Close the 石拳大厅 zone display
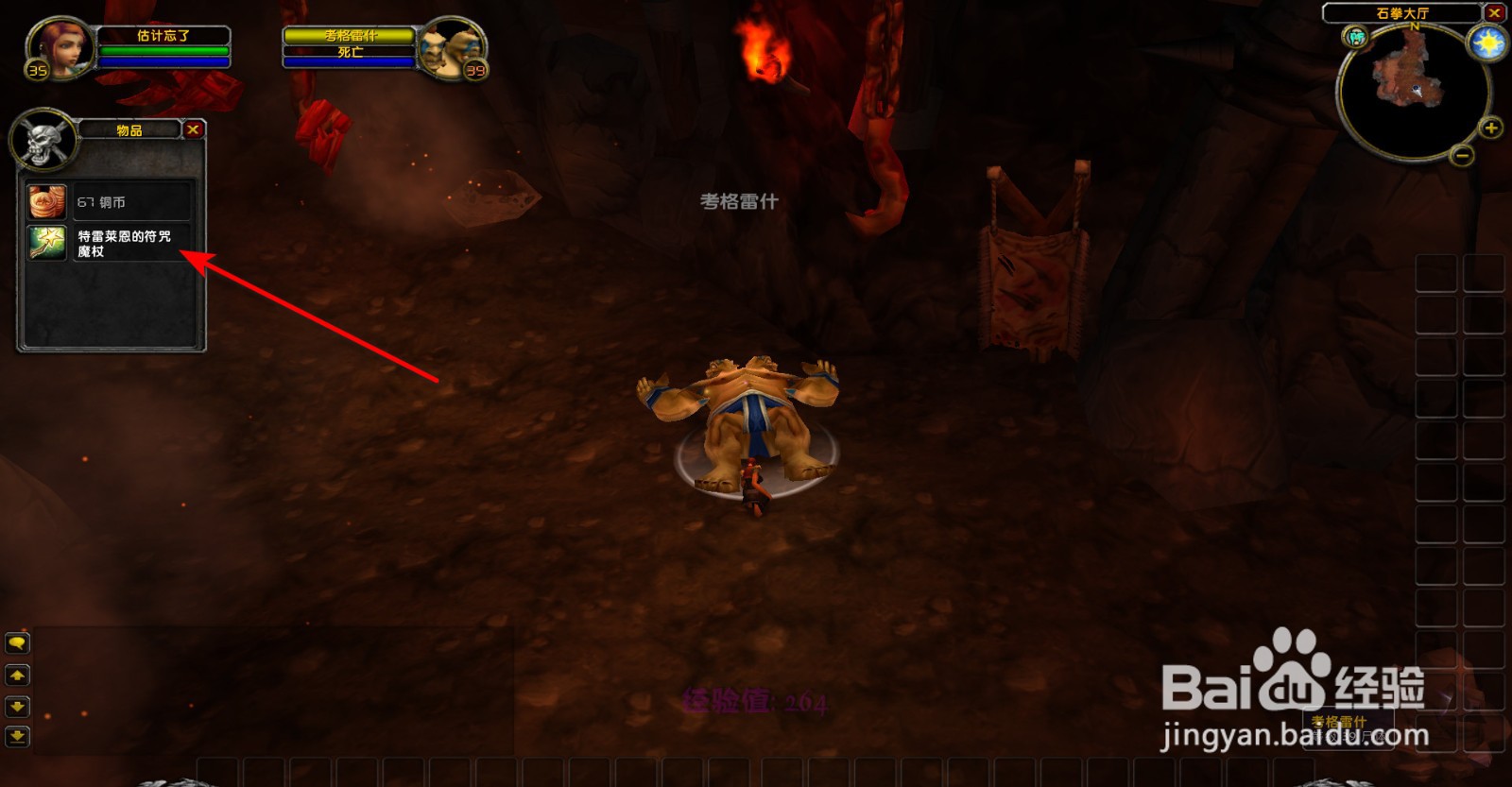This screenshot has height=787, width=1512. [1496, 12]
